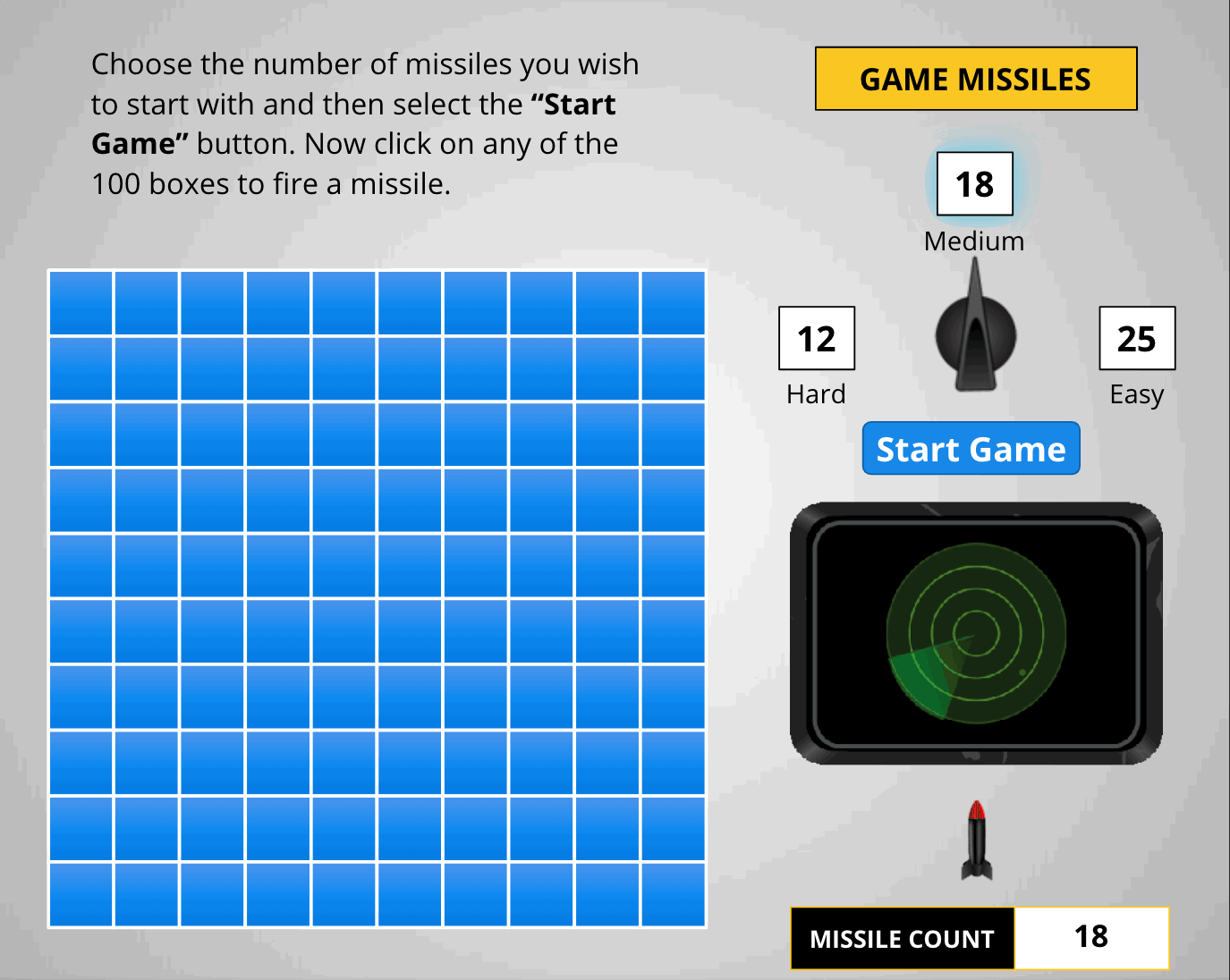
Task: Click the missile count value showing 18
Action: pos(1091,939)
